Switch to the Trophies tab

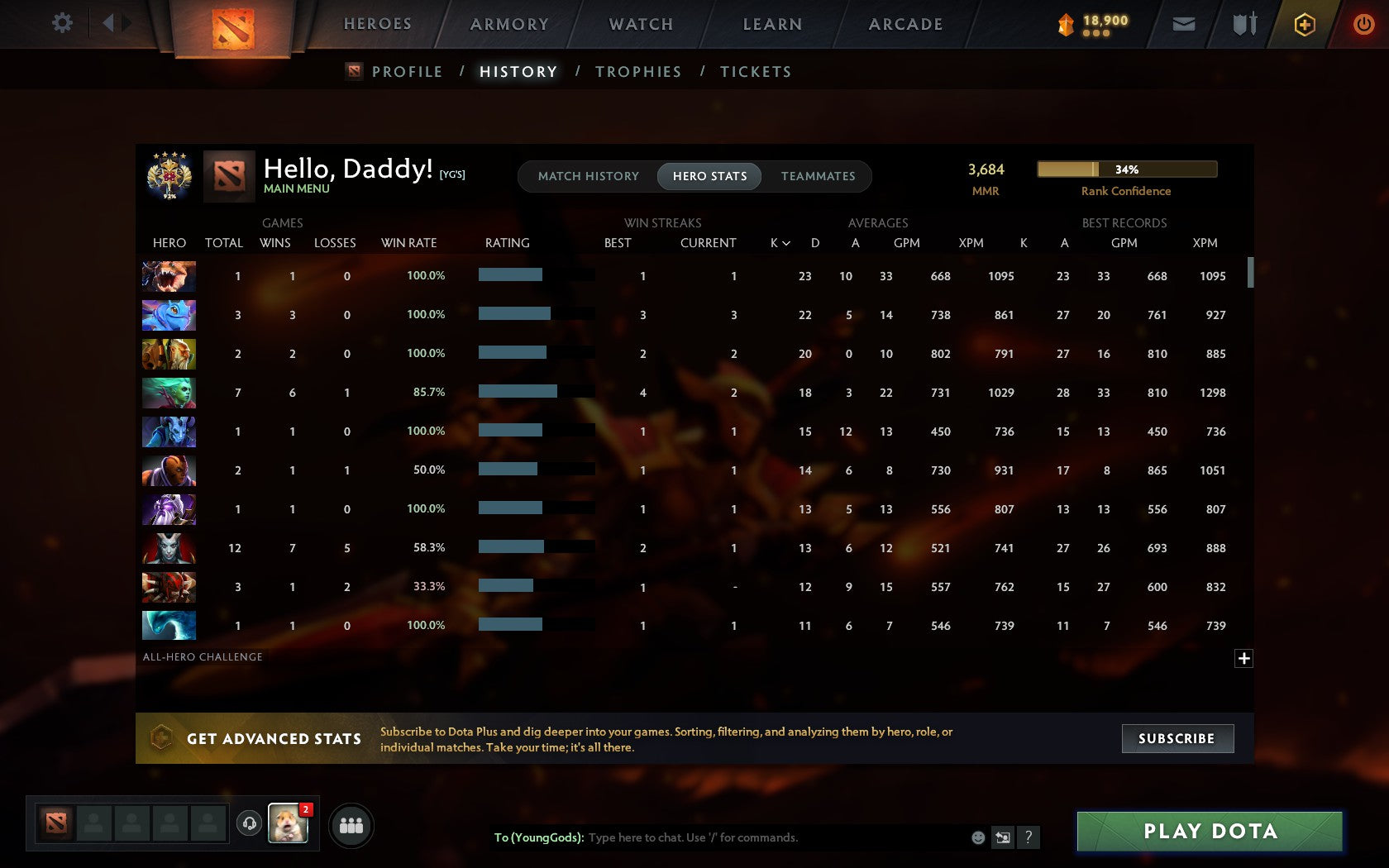[x=637, y=72]
